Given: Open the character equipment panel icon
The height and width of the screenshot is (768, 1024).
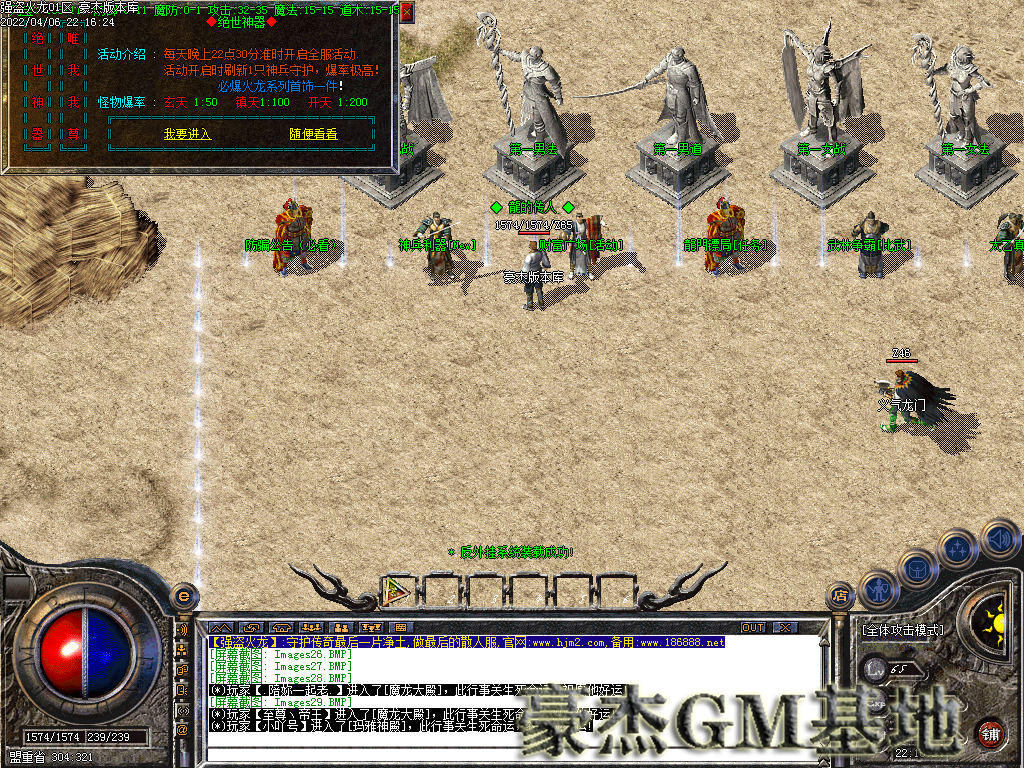Looking at the screenshot, I should pyautogui.click(x=877, y=591).
